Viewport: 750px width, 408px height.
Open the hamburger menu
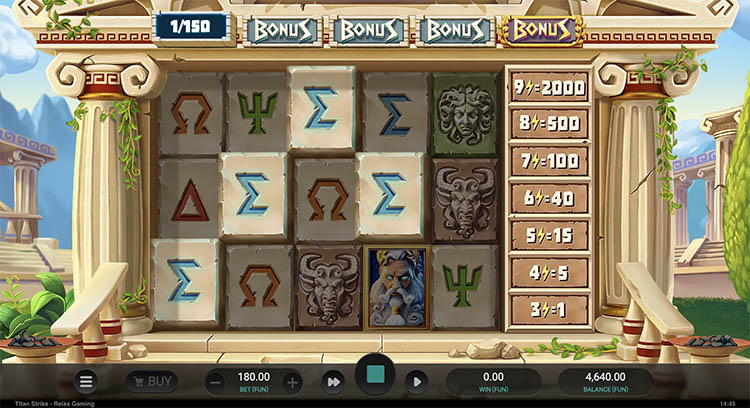tap(87, 381)
